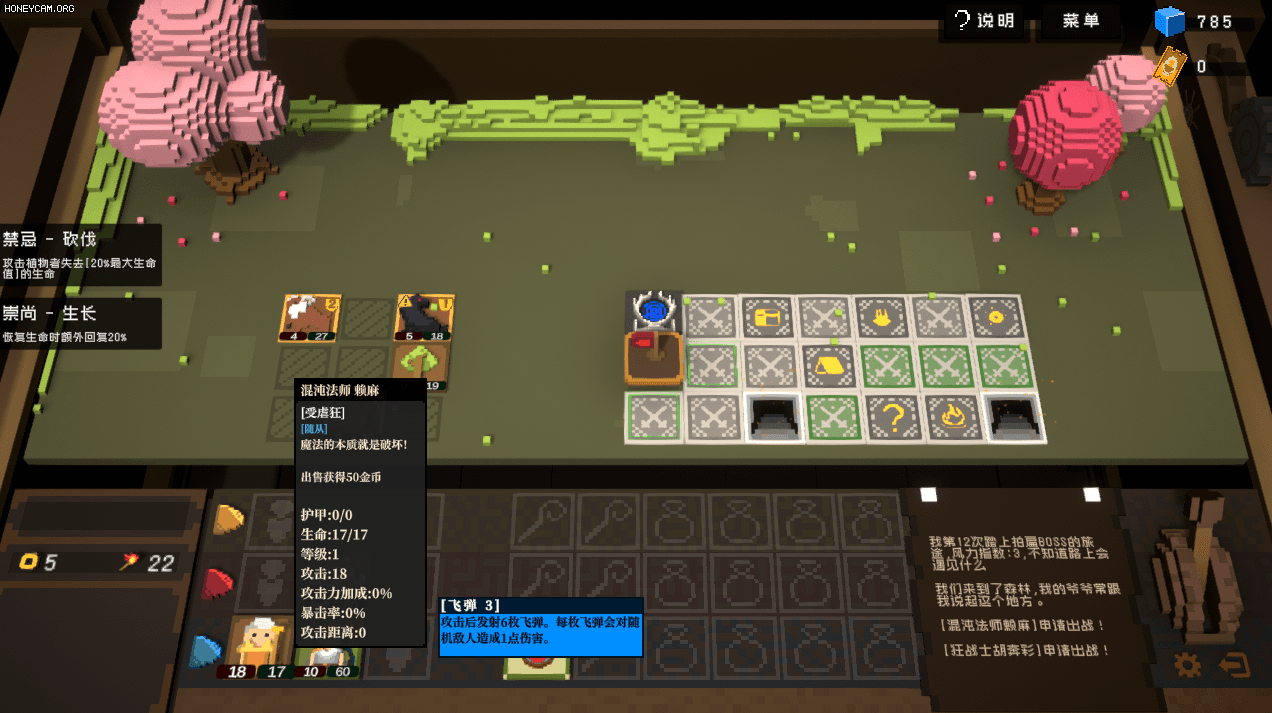The width and height of the screenshot is (1272, 713).
Task: Select the blue portal tile
Action: (654, 312)
